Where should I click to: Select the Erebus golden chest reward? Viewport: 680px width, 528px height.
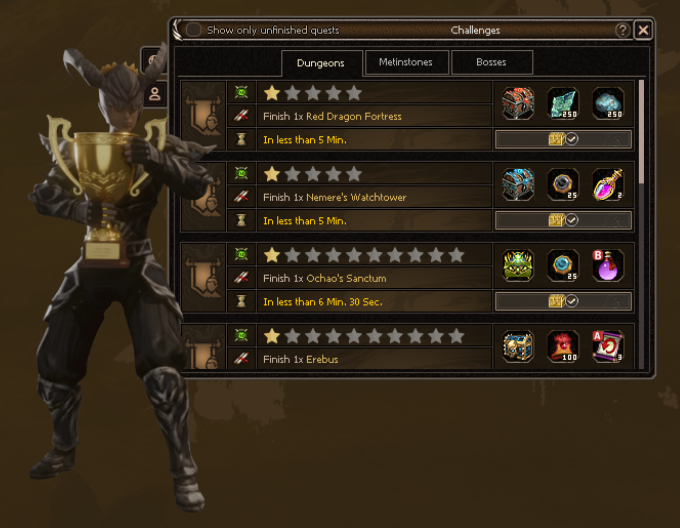(518, 346)
